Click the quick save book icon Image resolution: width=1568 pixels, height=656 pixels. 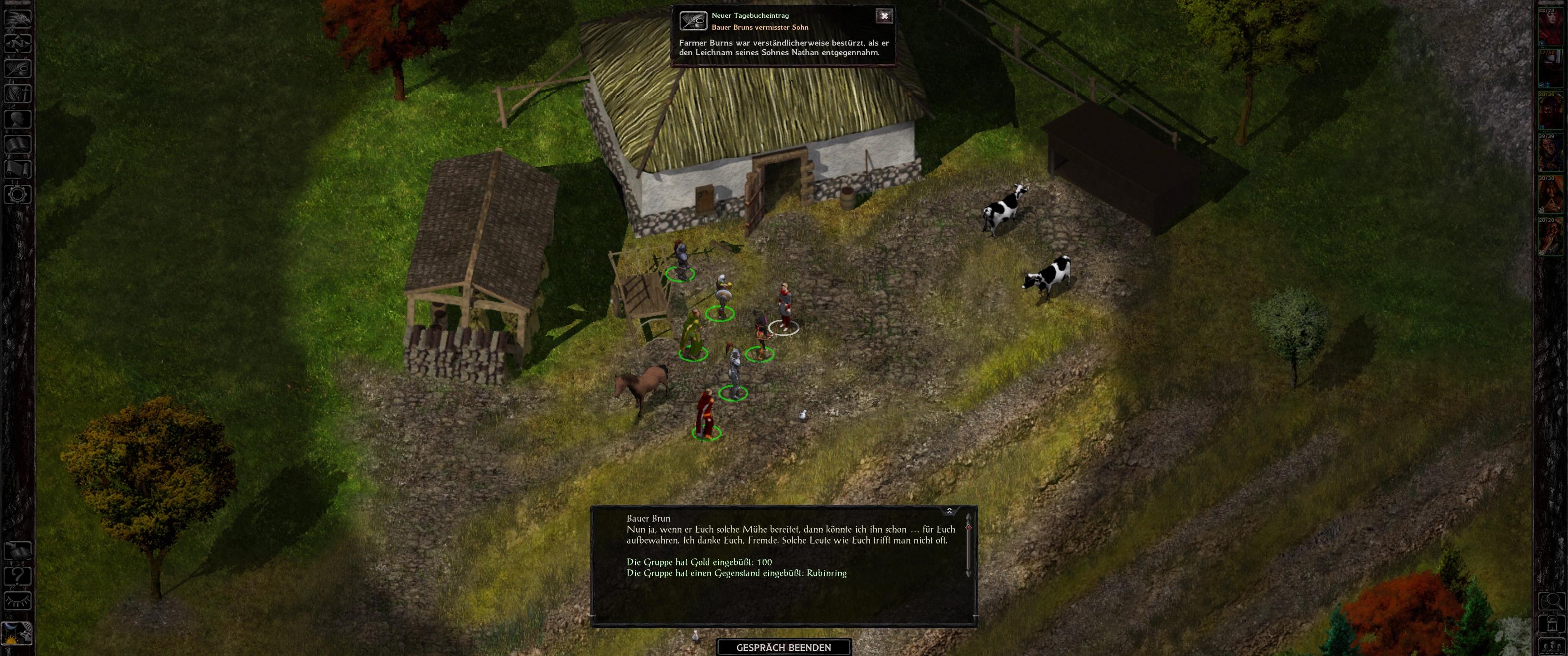point(18,551)
